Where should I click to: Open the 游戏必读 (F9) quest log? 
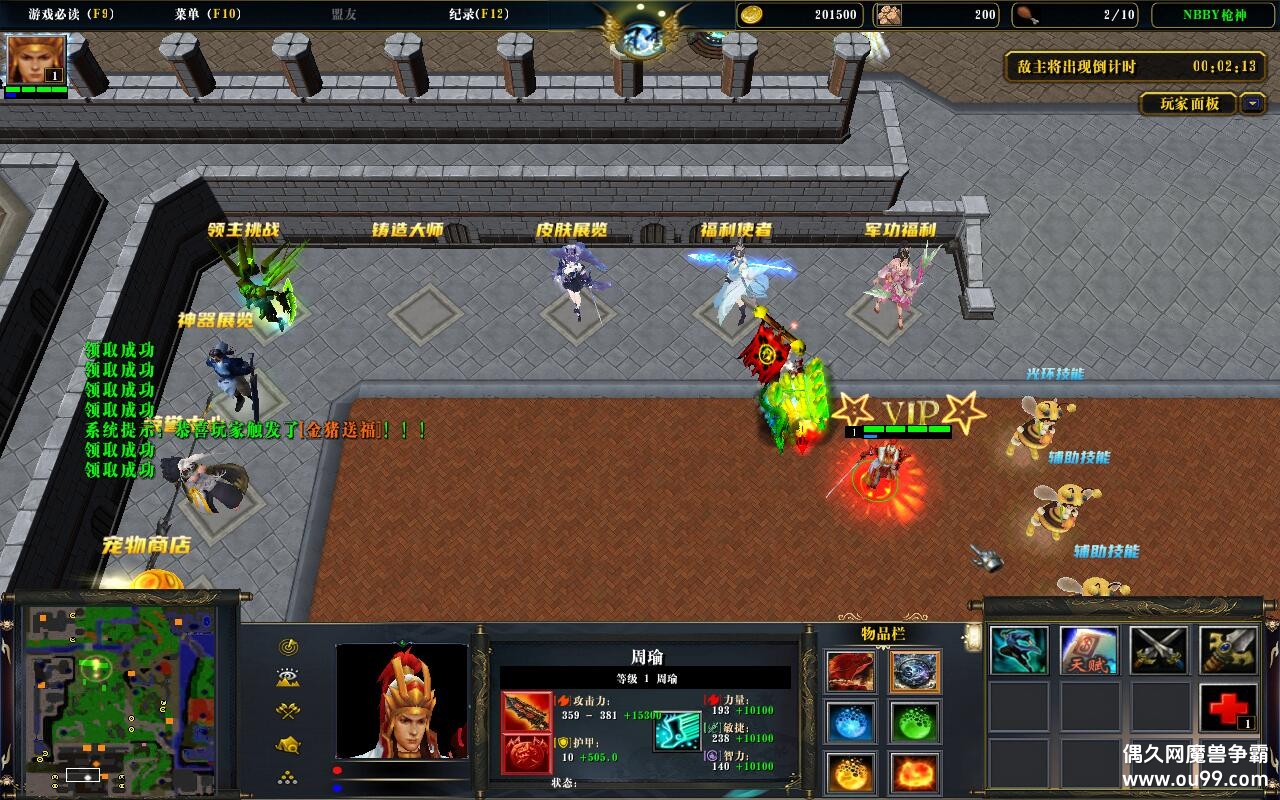tap(70, 14)
